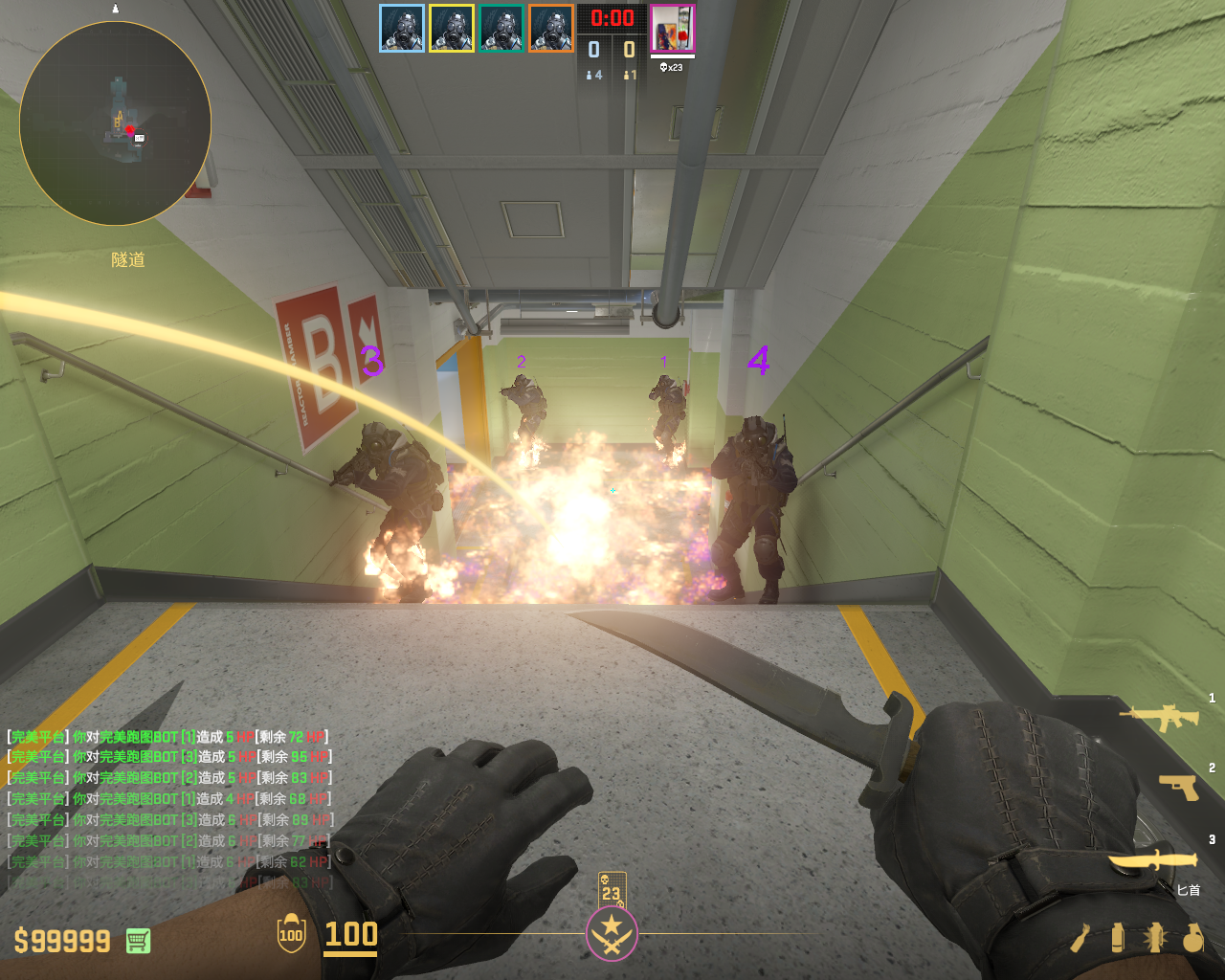
Task: Select the blue-bordered player avatar
Action: [402, 29]
